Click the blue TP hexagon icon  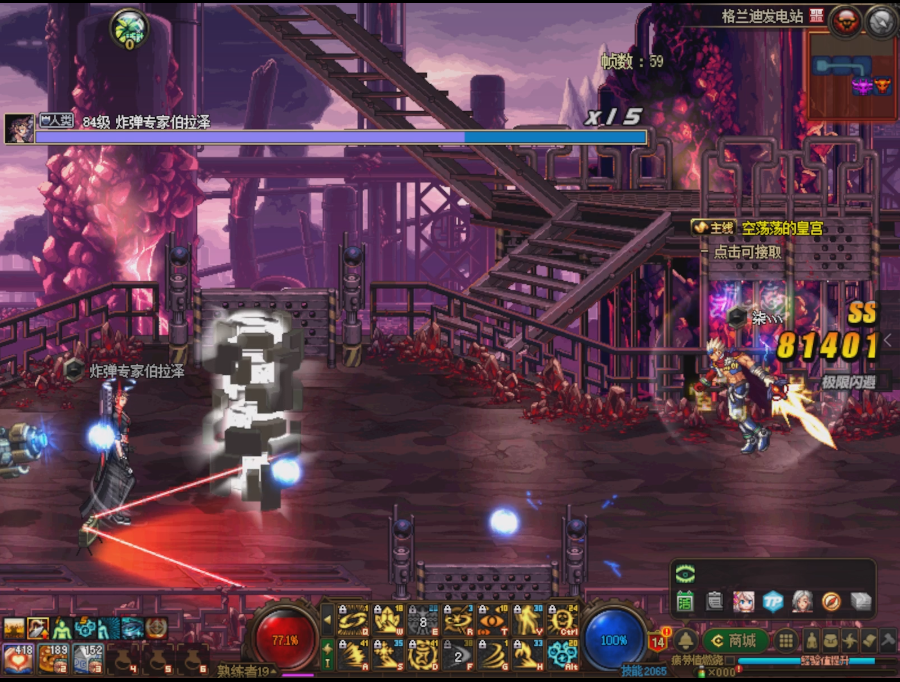click(772, 601)
